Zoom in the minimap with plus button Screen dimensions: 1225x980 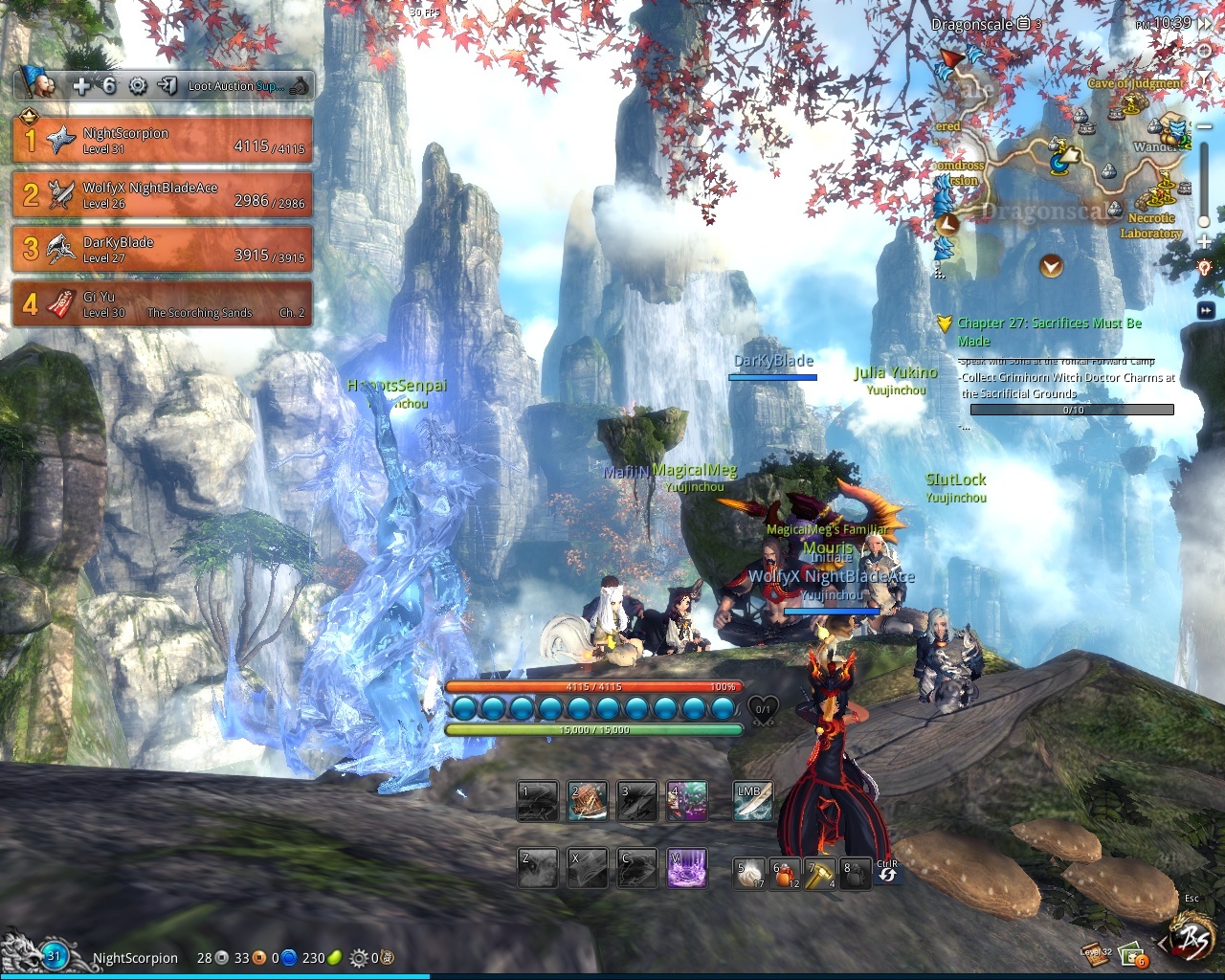(1204, 239)
